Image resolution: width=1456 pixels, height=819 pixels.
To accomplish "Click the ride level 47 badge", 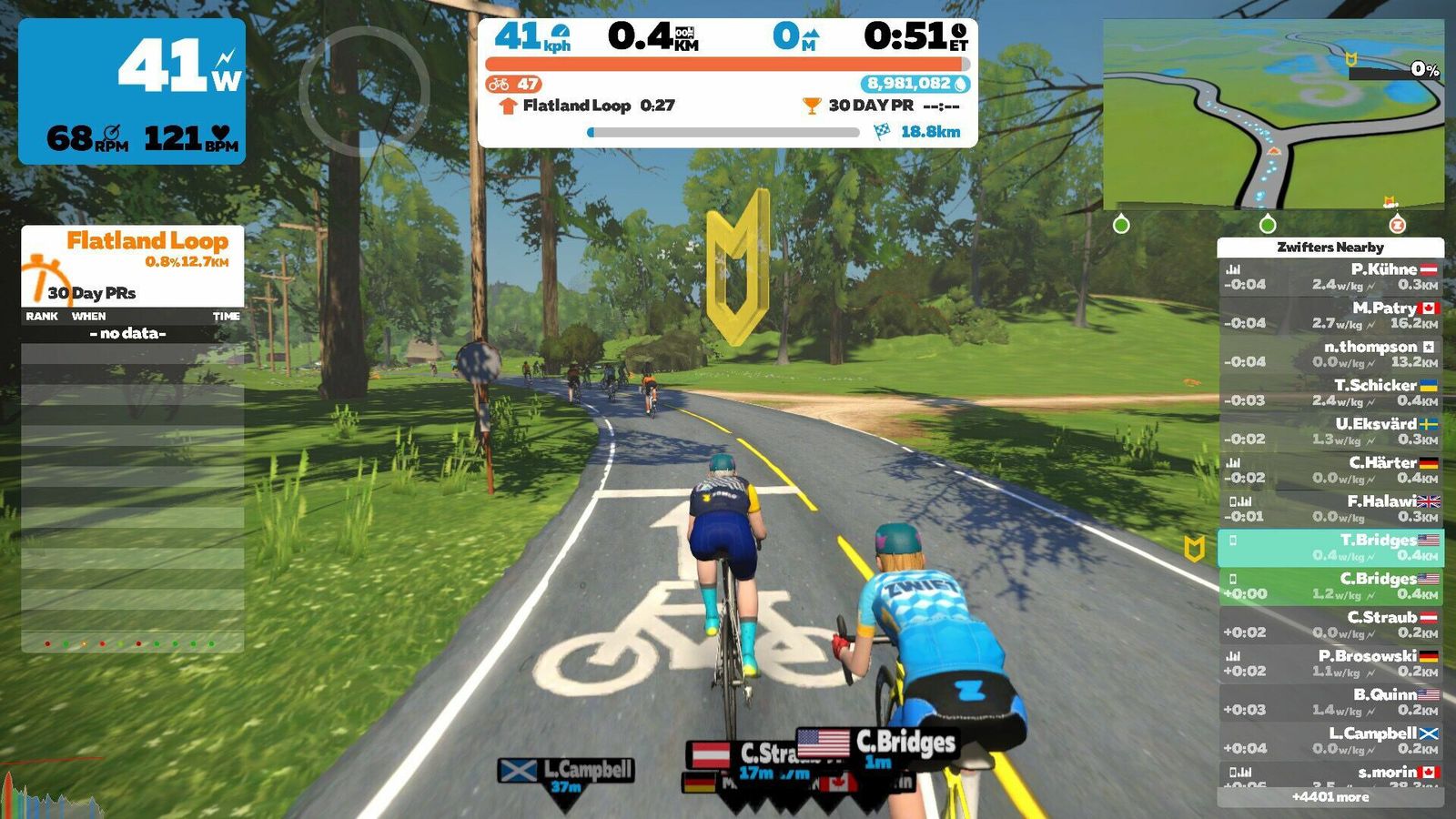I will click(x=514, y=84).
